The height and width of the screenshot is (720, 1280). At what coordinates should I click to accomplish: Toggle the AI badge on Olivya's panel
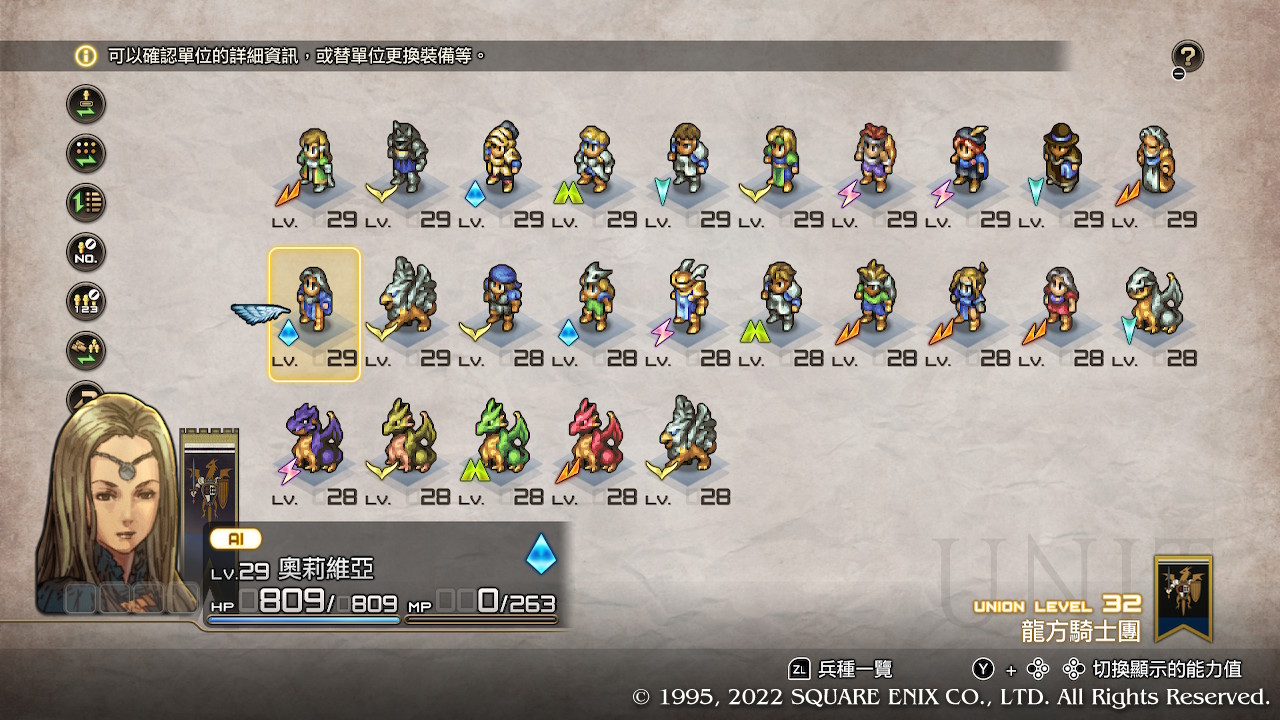coord(236,539)
